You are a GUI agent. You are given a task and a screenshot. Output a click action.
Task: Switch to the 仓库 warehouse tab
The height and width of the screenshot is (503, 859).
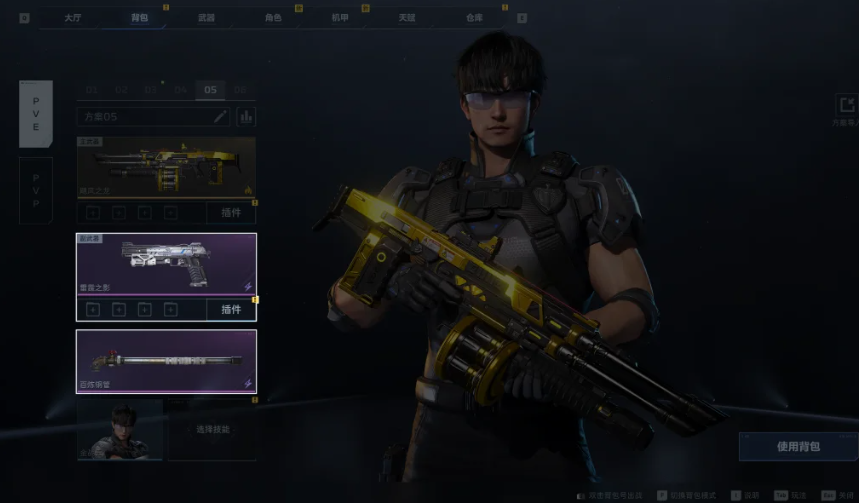(474, 18)
